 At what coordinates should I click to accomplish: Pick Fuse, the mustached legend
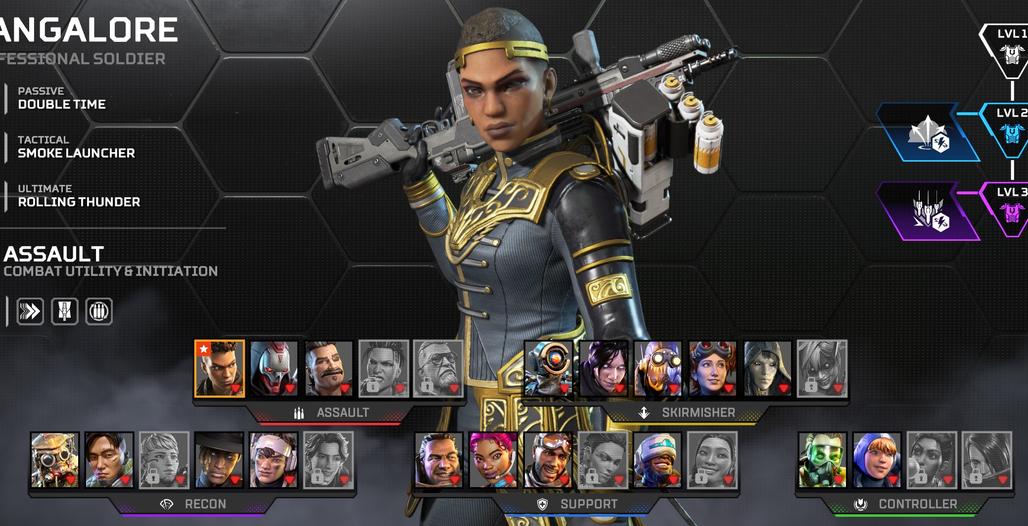[x=328, y=369]
